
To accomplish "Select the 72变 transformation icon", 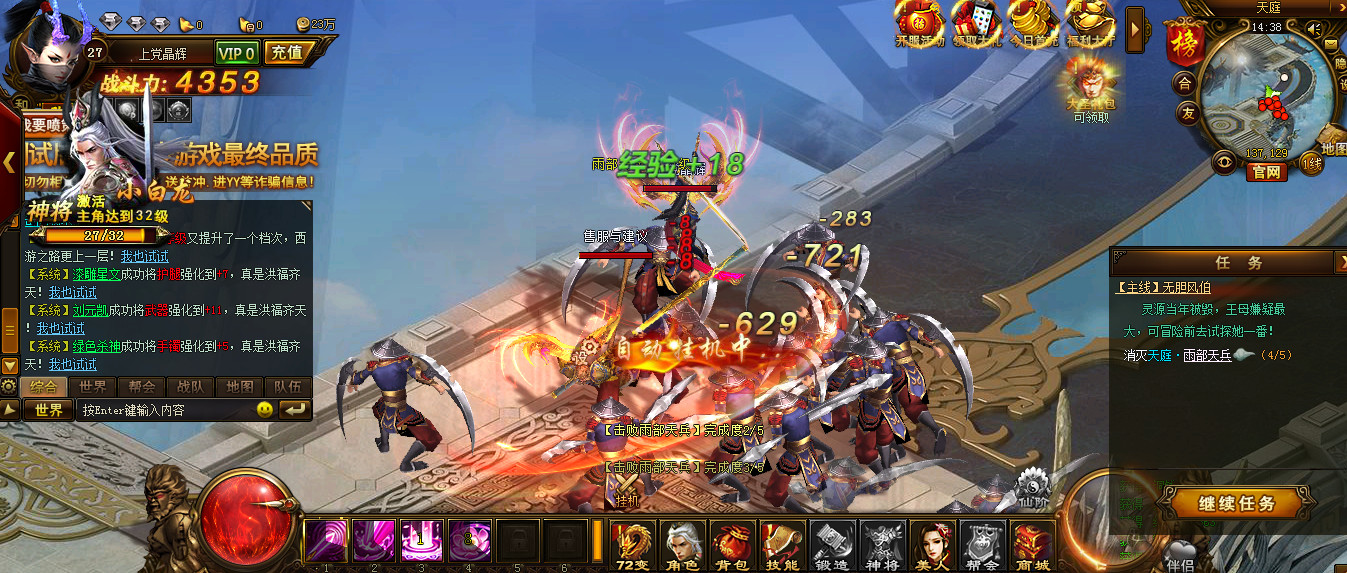I will 634,545.
